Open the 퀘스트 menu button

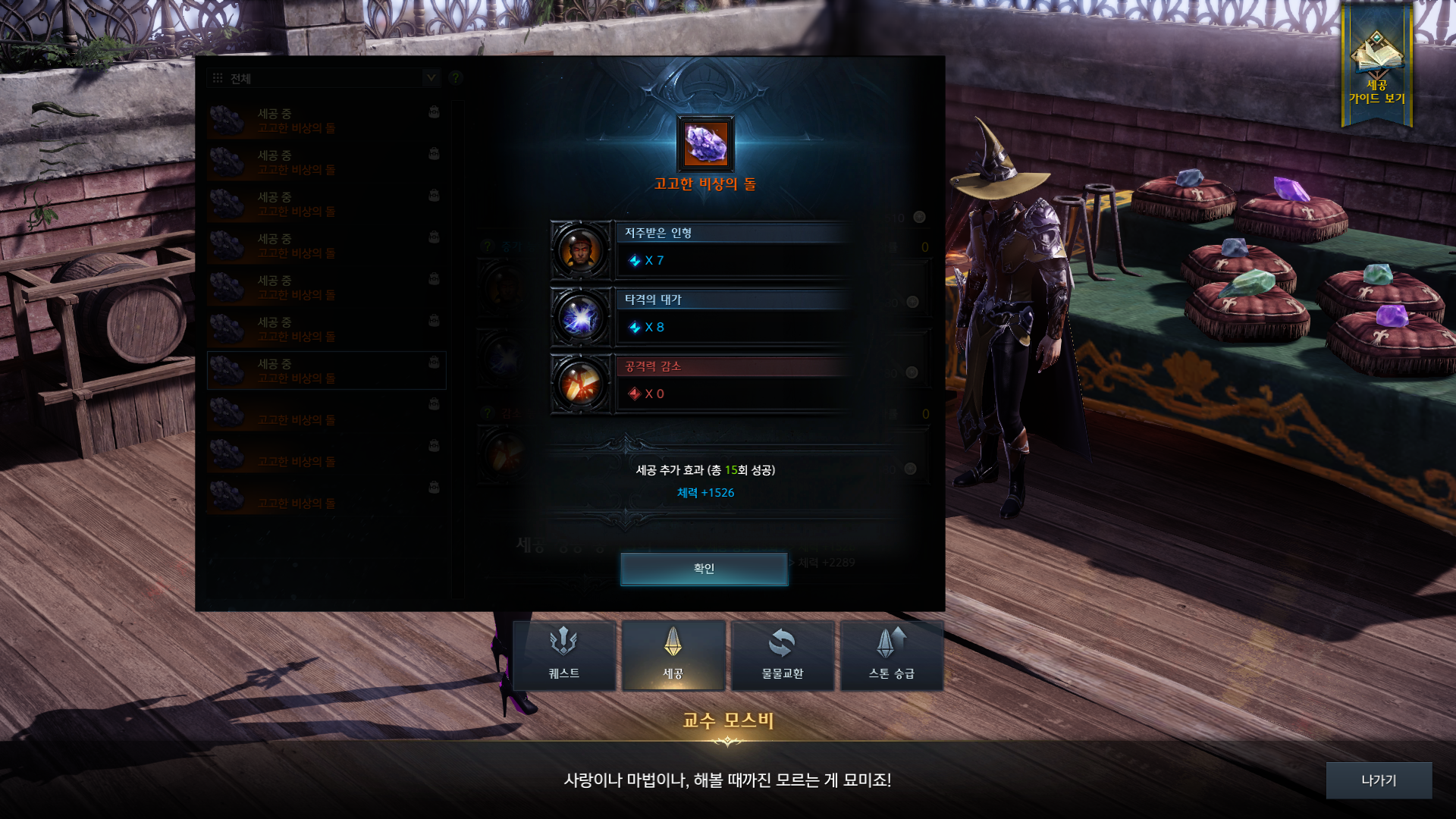(564, 655)
